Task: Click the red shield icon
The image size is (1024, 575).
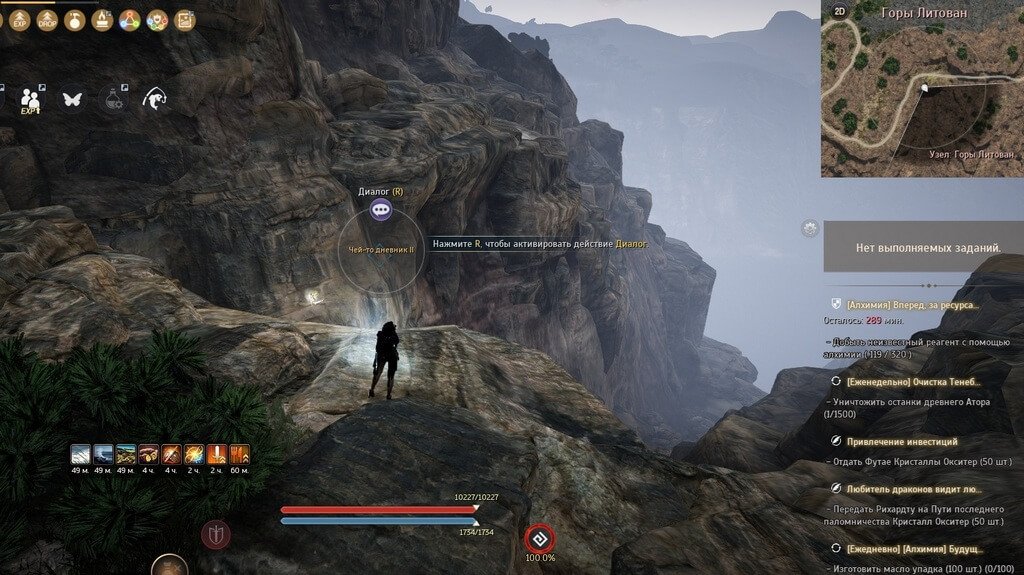Action: pos(215,535)
